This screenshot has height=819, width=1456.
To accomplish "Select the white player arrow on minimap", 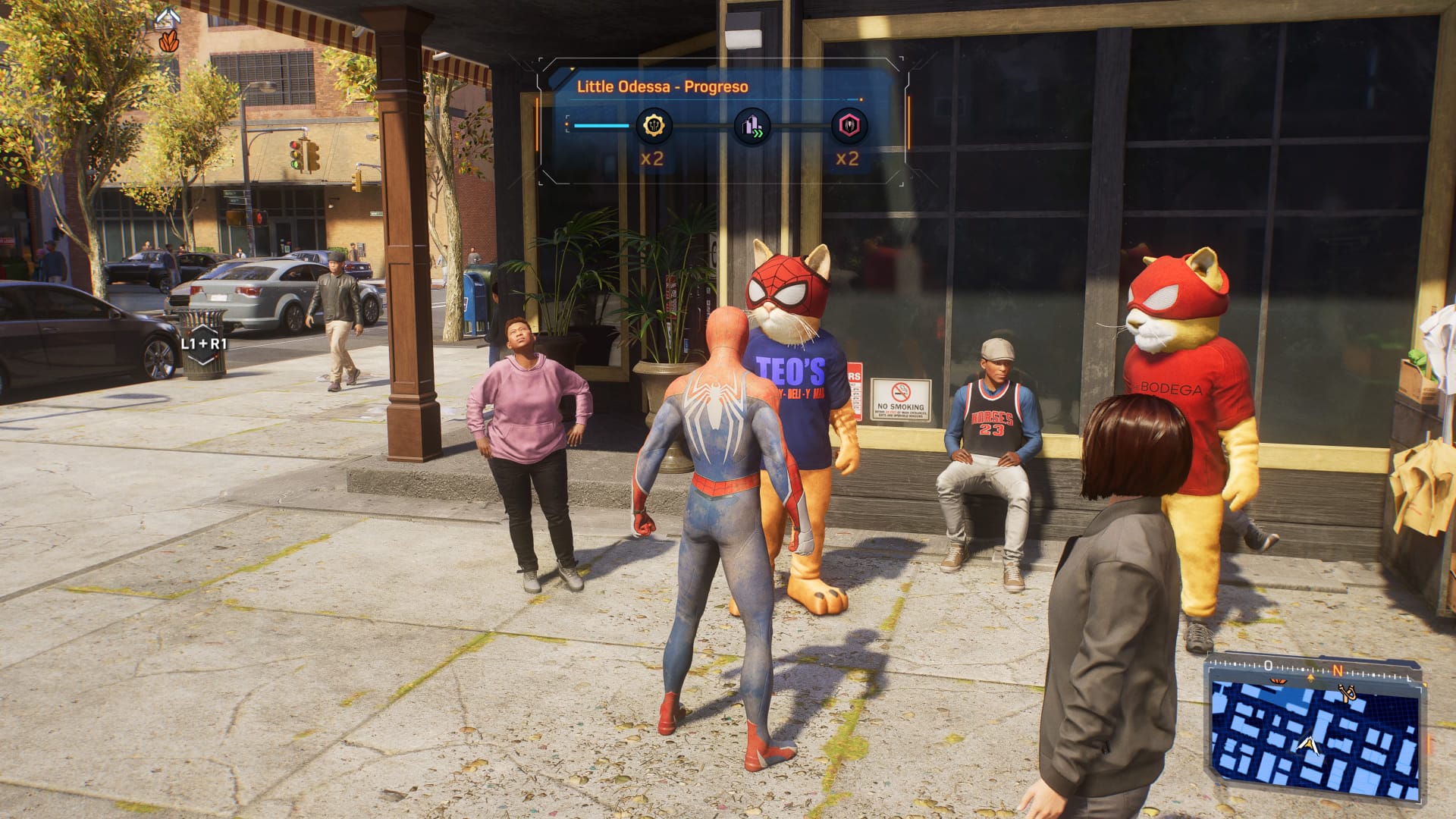I will (1307, 744).
